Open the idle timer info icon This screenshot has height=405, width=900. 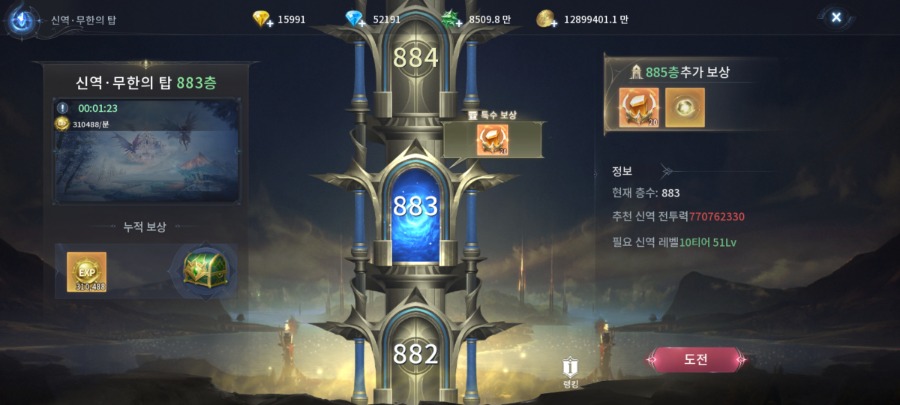[x=62, y=108]
